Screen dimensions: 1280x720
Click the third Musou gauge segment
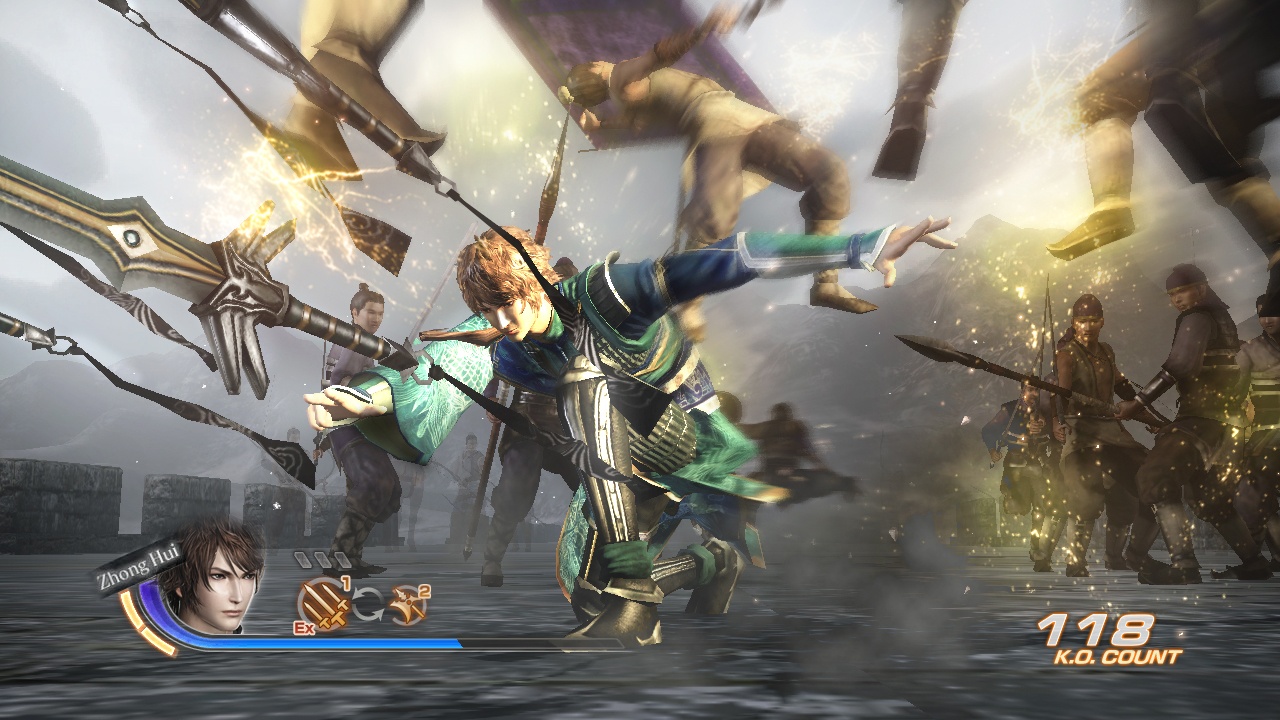(341, 559)
